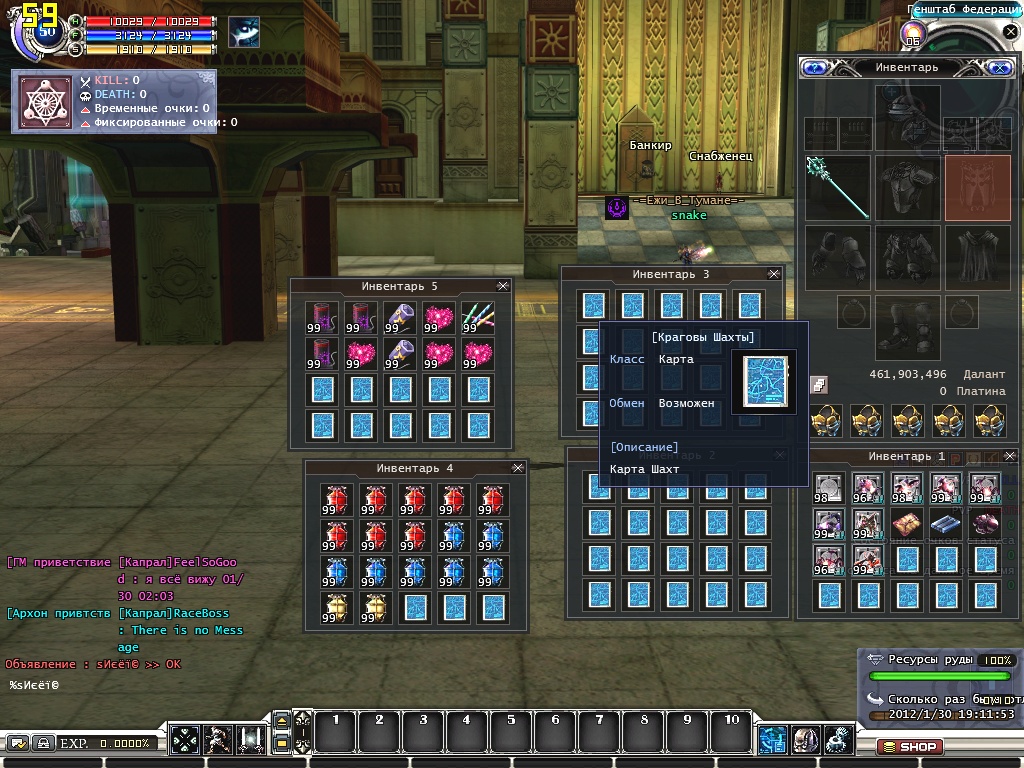Image resolution: width=1024 pixels, height=768 pixels.
Task: Select the equipped boots slot
Action: (908, 326)
